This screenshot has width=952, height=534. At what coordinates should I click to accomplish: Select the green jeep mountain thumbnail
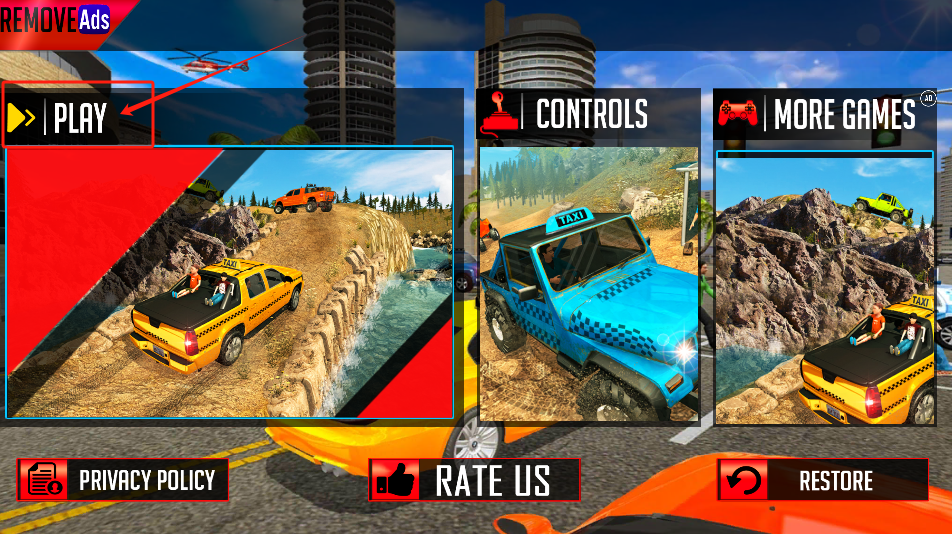825,287
